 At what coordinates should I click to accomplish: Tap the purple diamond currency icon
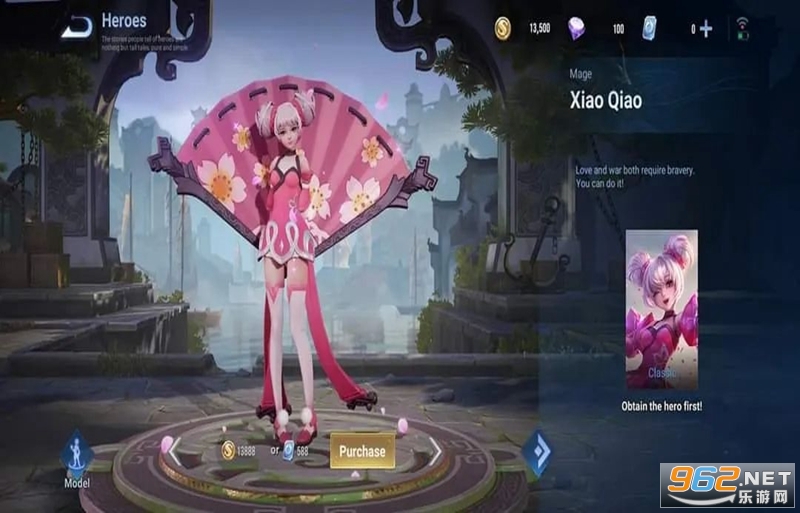(577, 29)
